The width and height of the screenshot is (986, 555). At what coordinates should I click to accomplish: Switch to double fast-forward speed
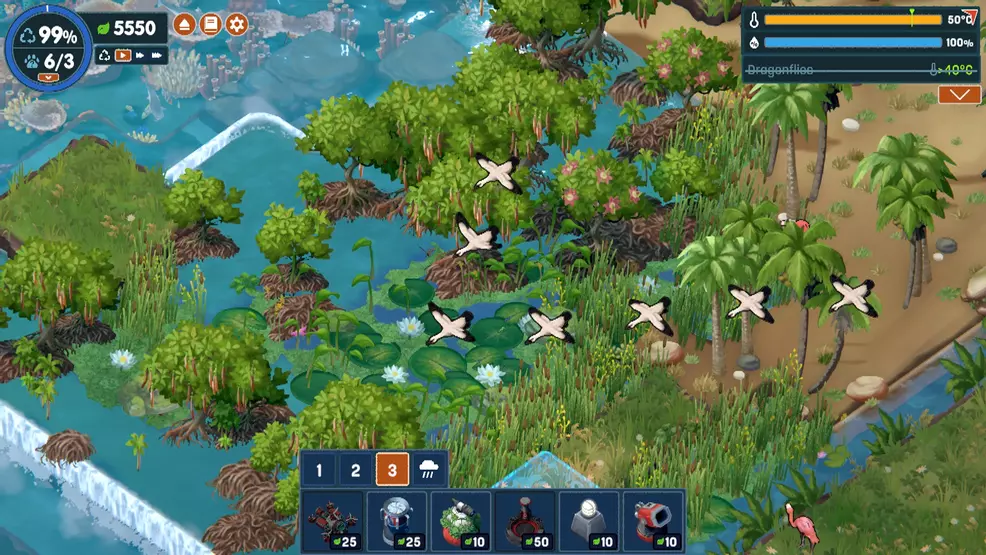[139, 56]
